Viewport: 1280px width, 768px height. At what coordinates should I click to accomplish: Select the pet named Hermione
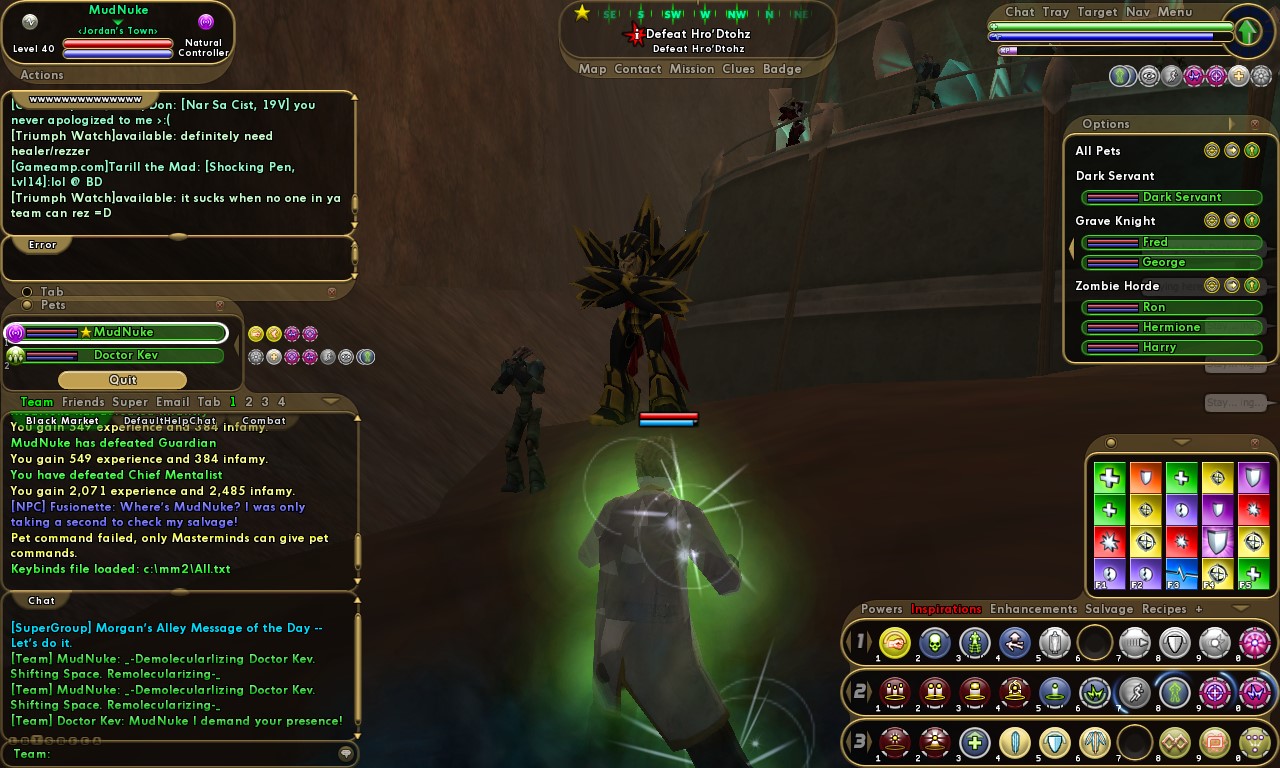[x=1172, y=327]
